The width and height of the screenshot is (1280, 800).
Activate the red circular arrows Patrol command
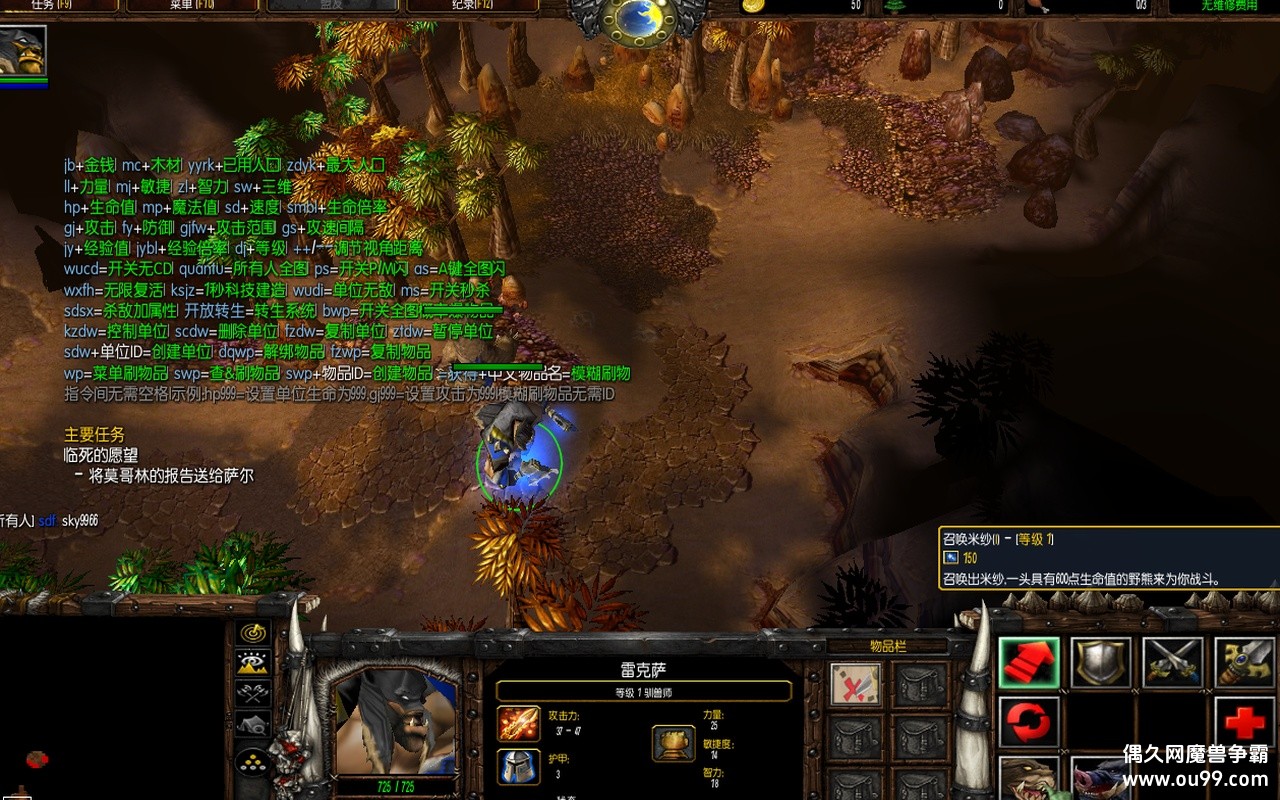(x=1029, y=722)
